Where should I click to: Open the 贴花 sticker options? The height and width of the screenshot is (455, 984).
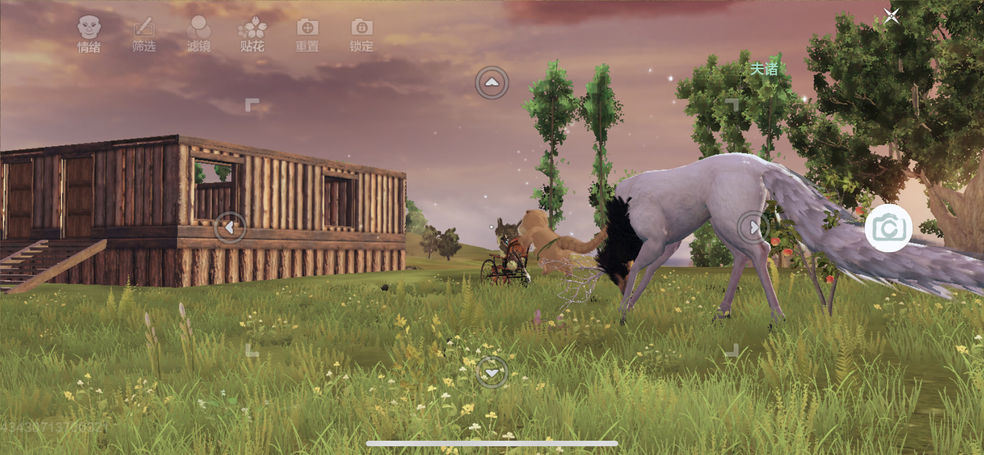pos(253,32)
